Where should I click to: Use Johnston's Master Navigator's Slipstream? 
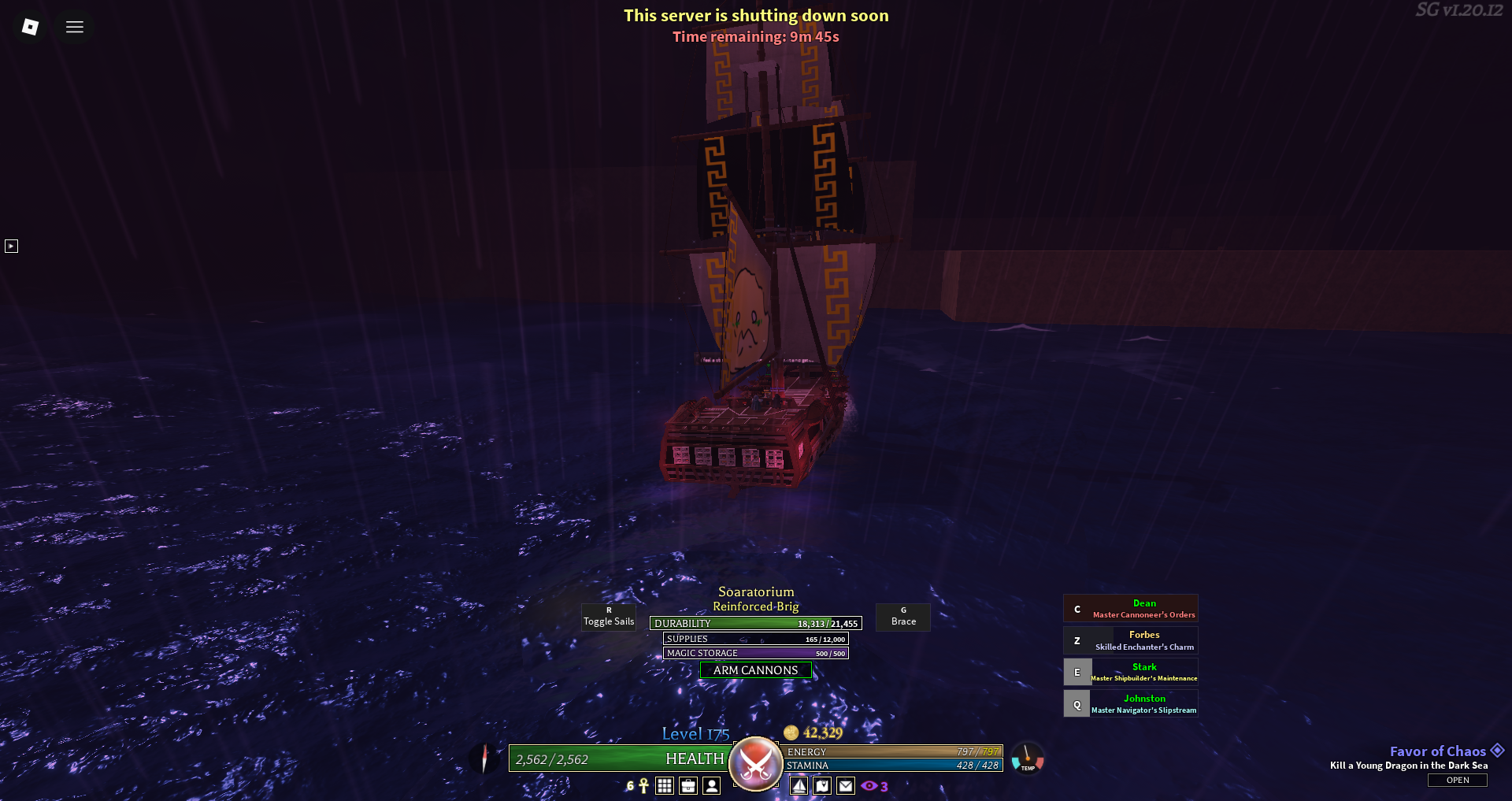[1130, 703]
